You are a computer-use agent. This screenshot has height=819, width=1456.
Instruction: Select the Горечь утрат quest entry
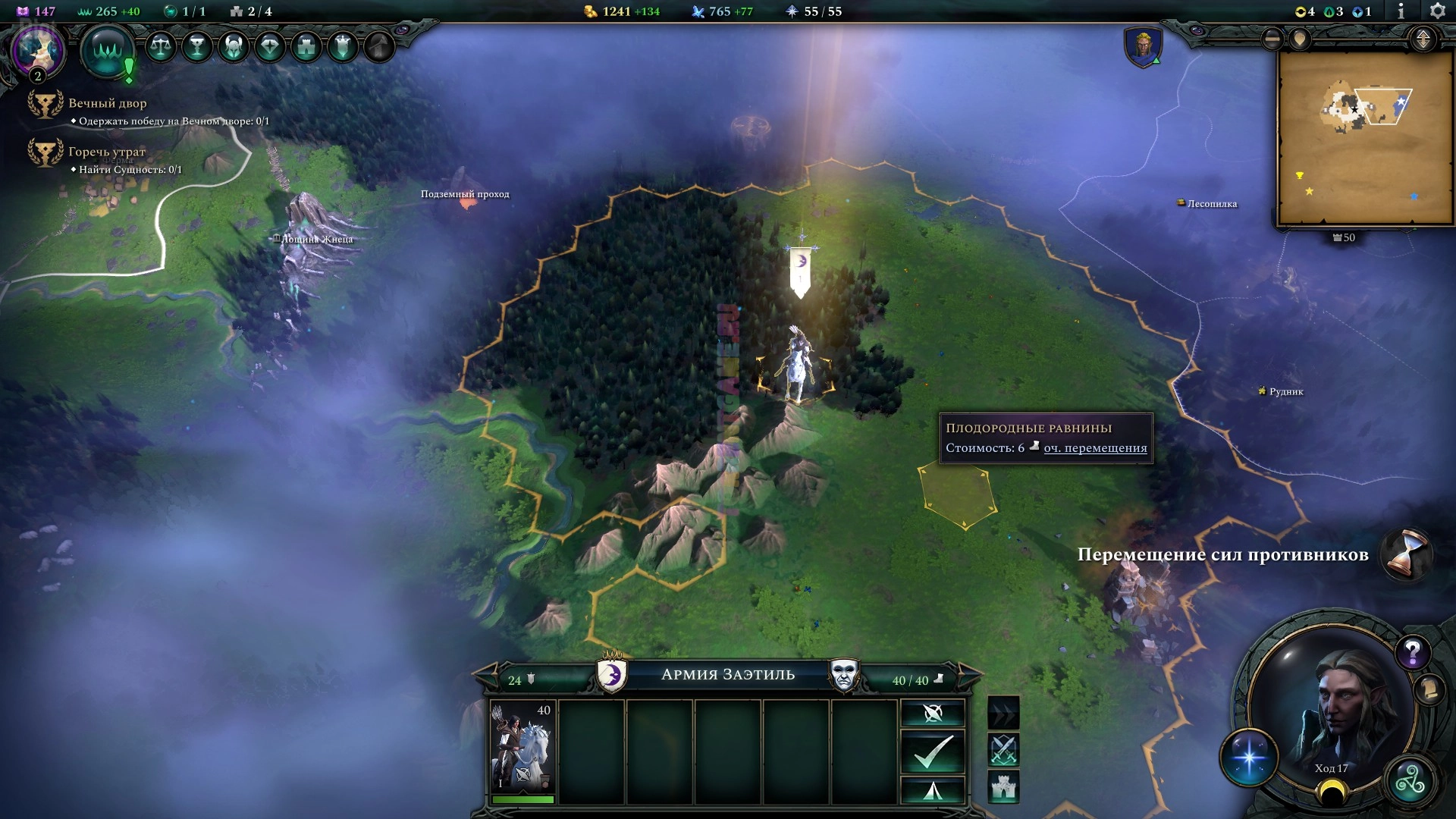(x=106, y=152)
